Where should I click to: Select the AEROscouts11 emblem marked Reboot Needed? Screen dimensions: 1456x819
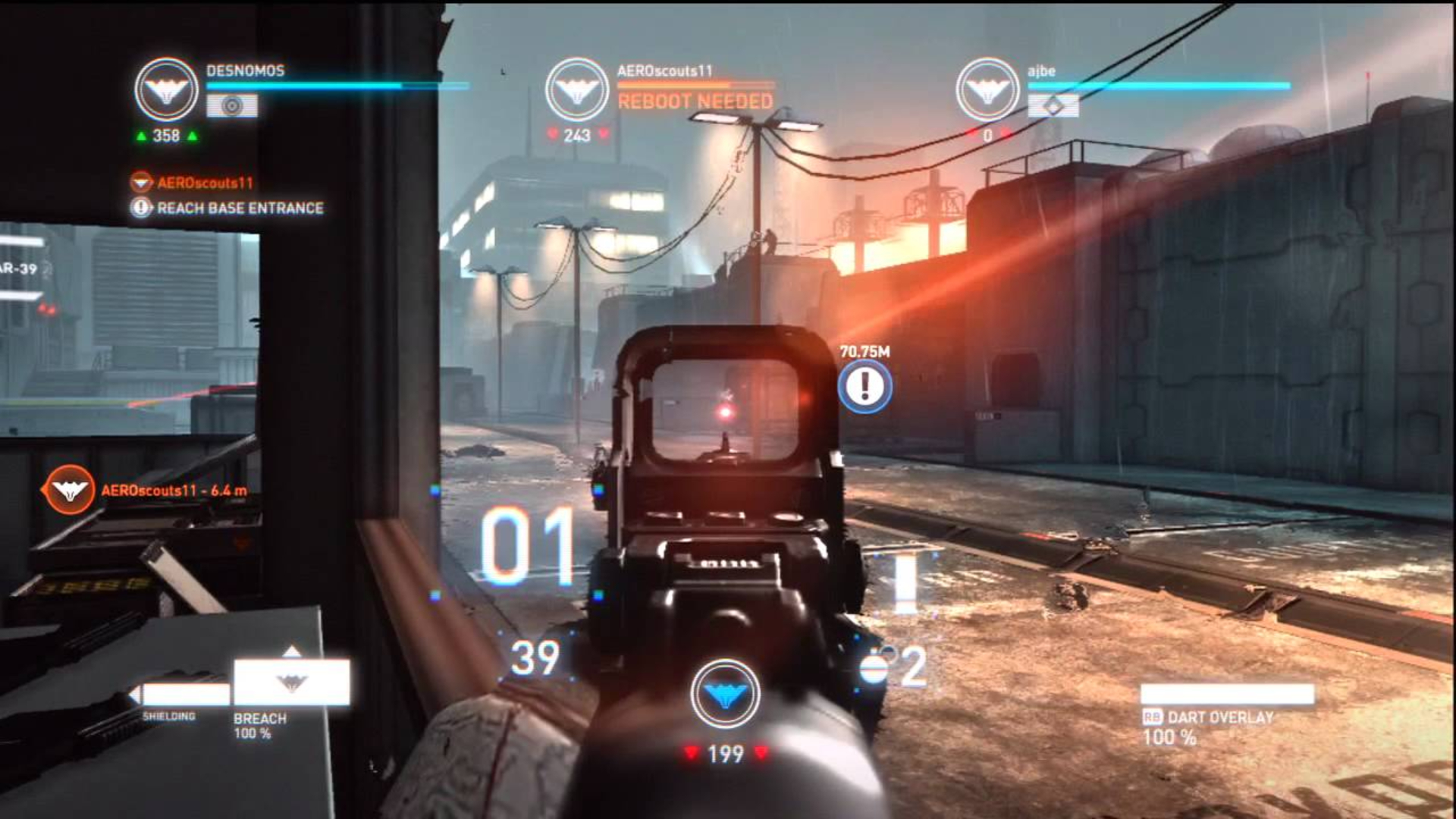click(576, 89)
